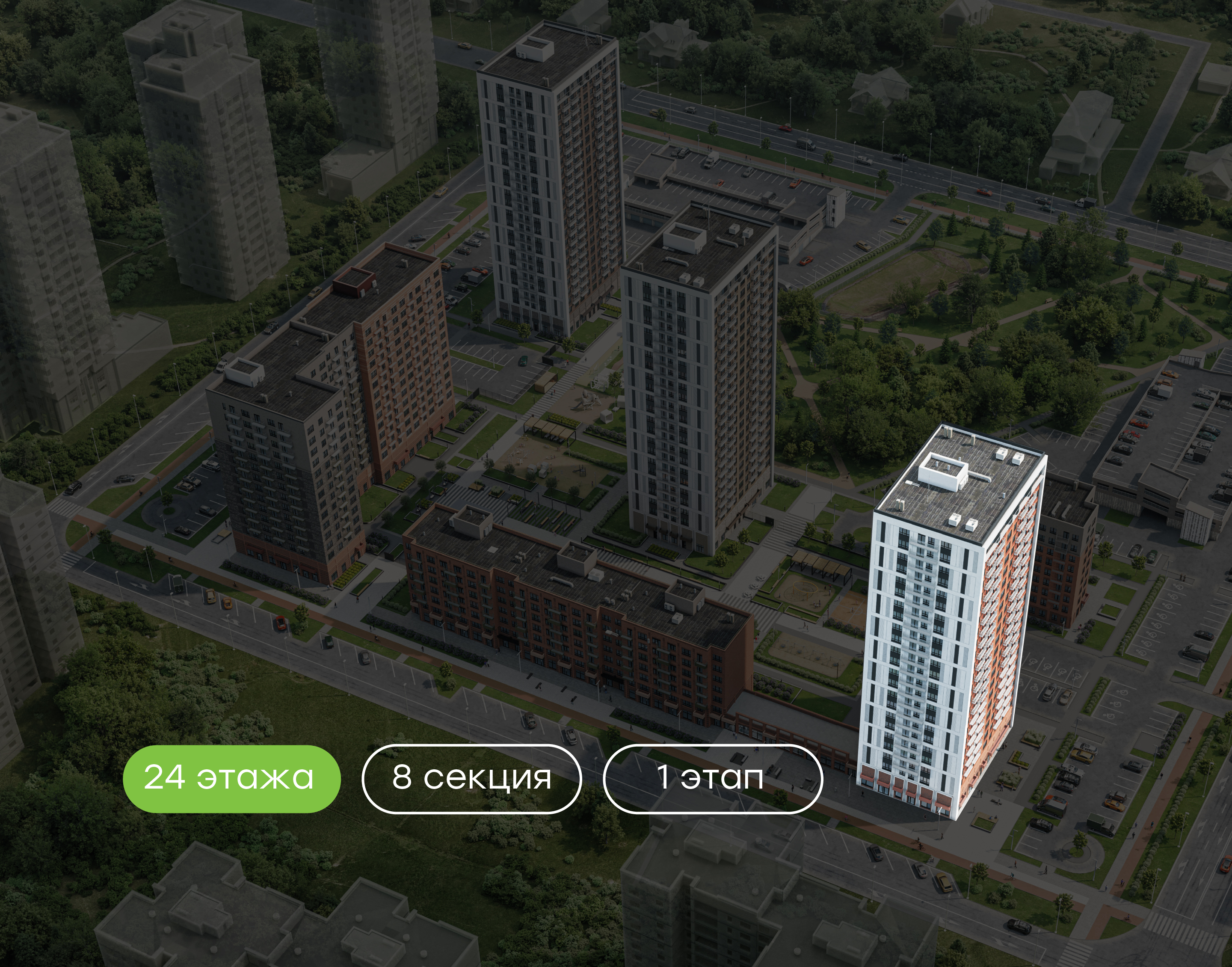Screen dimensions: 1232x967
Task: Choose the "8 секция" outlined pill
Action: coord(471,778)
